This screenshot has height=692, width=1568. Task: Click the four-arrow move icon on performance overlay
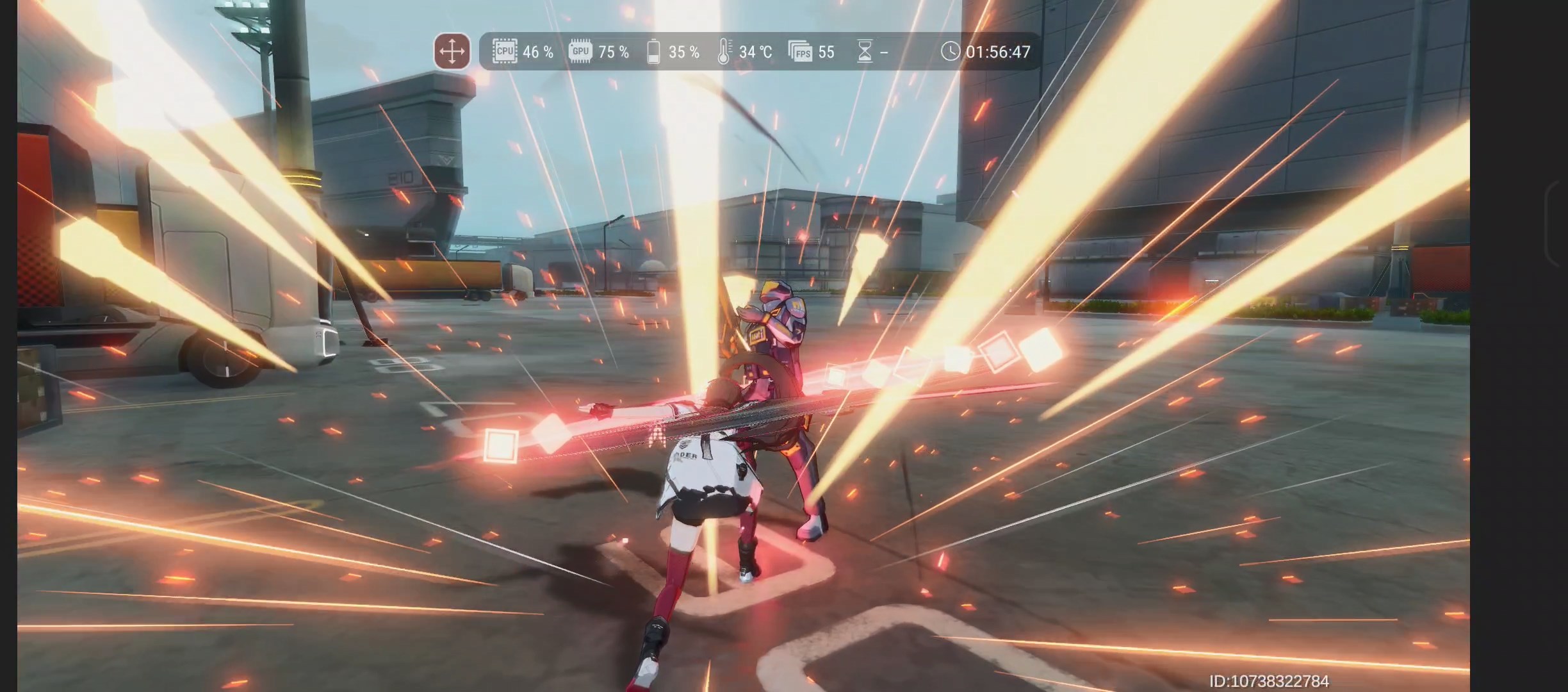pyautogui.click(x=452, y=51)
